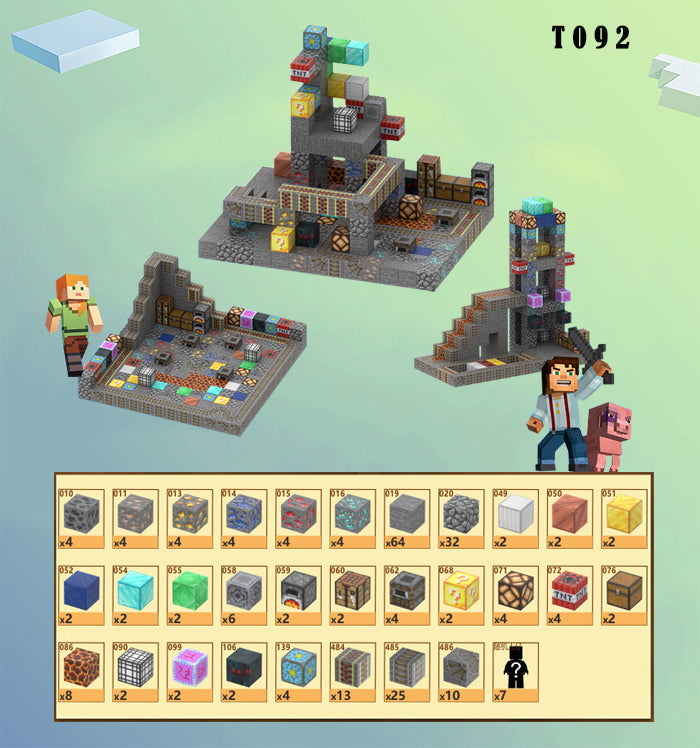
Task: Select the coal ore block slot 010
Action: [x=80, y=515]
